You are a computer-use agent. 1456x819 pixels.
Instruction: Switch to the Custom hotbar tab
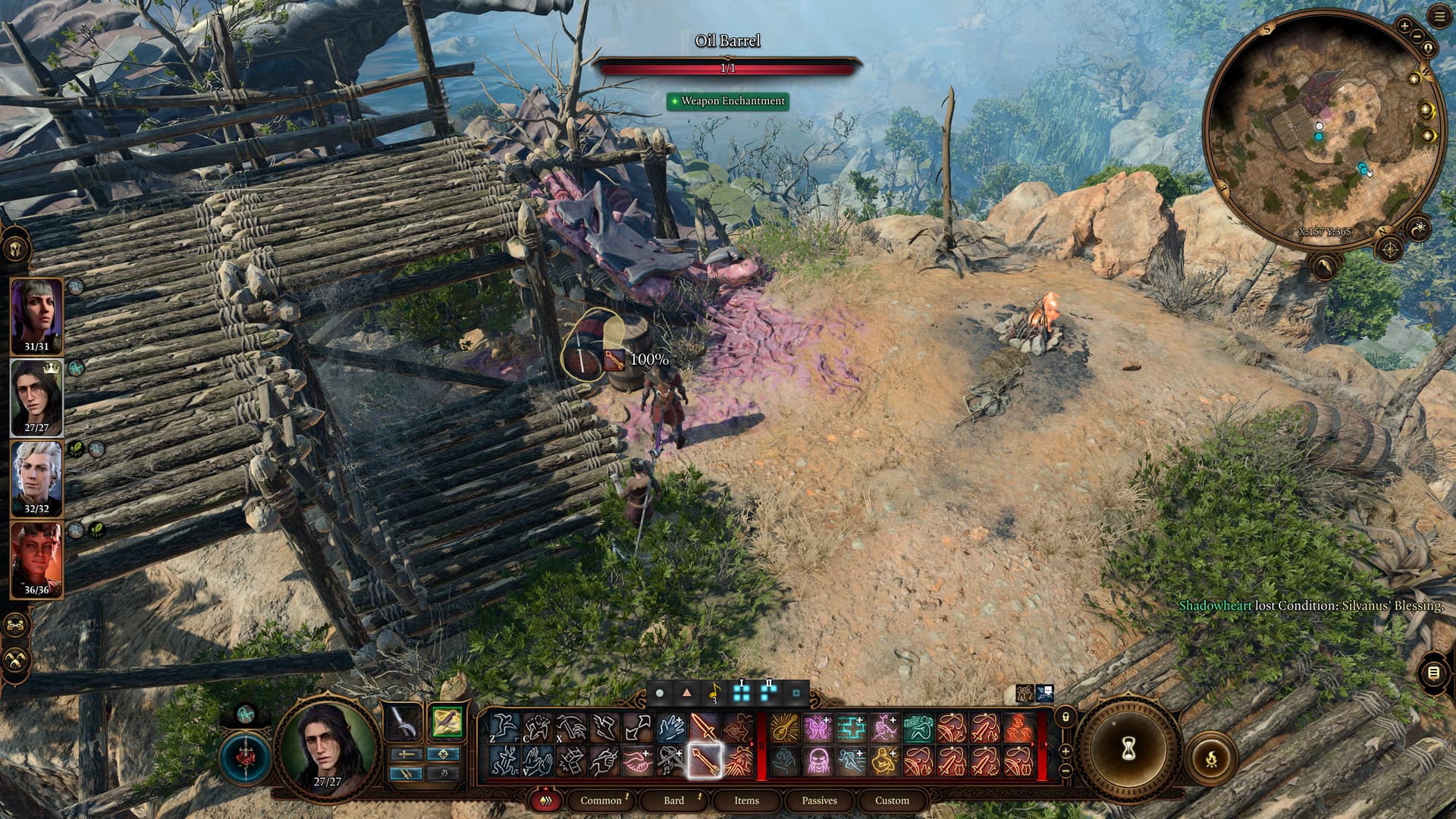pyautogui.click(x=892, y=800)
